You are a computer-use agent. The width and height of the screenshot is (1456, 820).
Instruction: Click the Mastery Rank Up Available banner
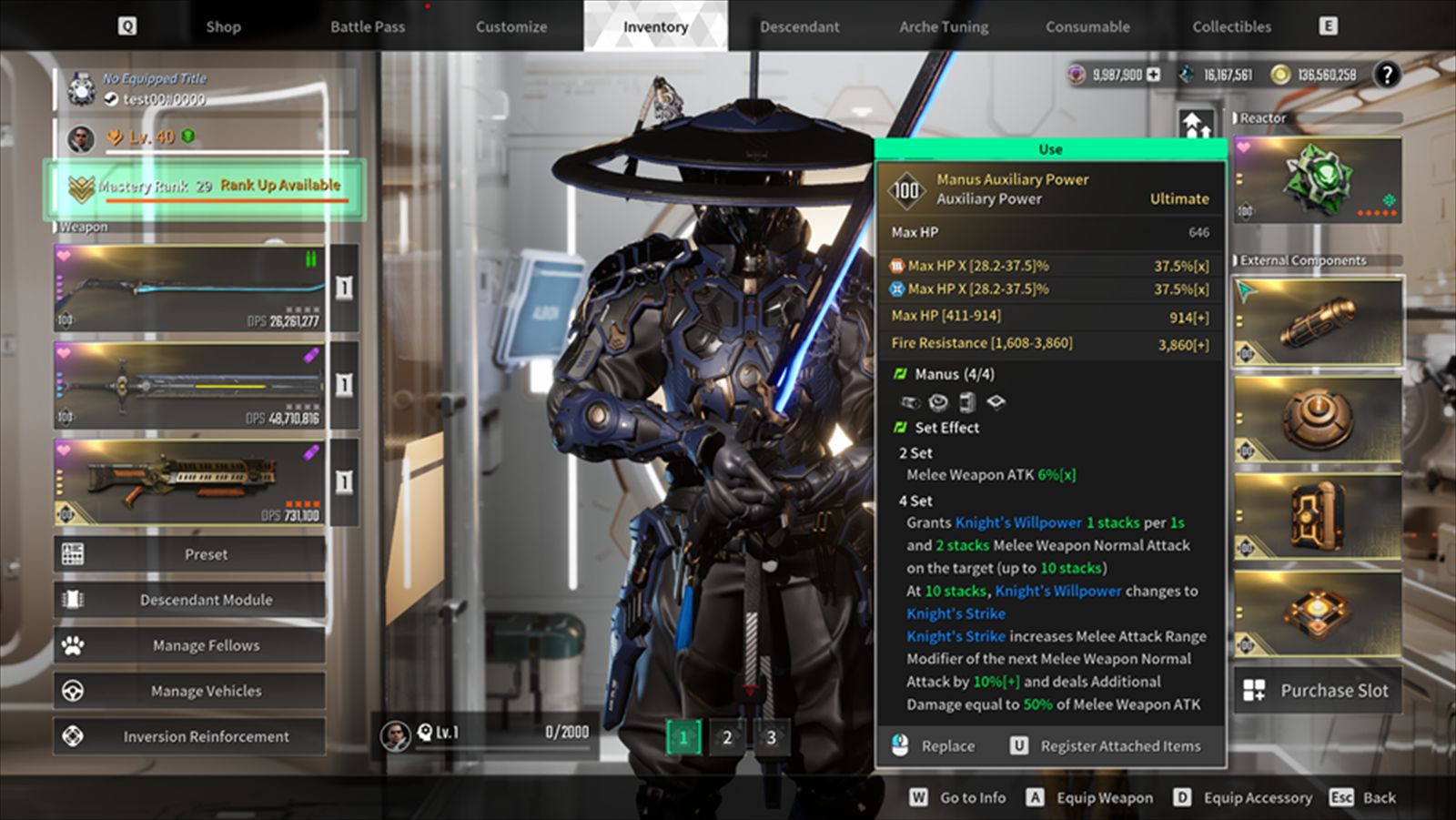[206, 187]
